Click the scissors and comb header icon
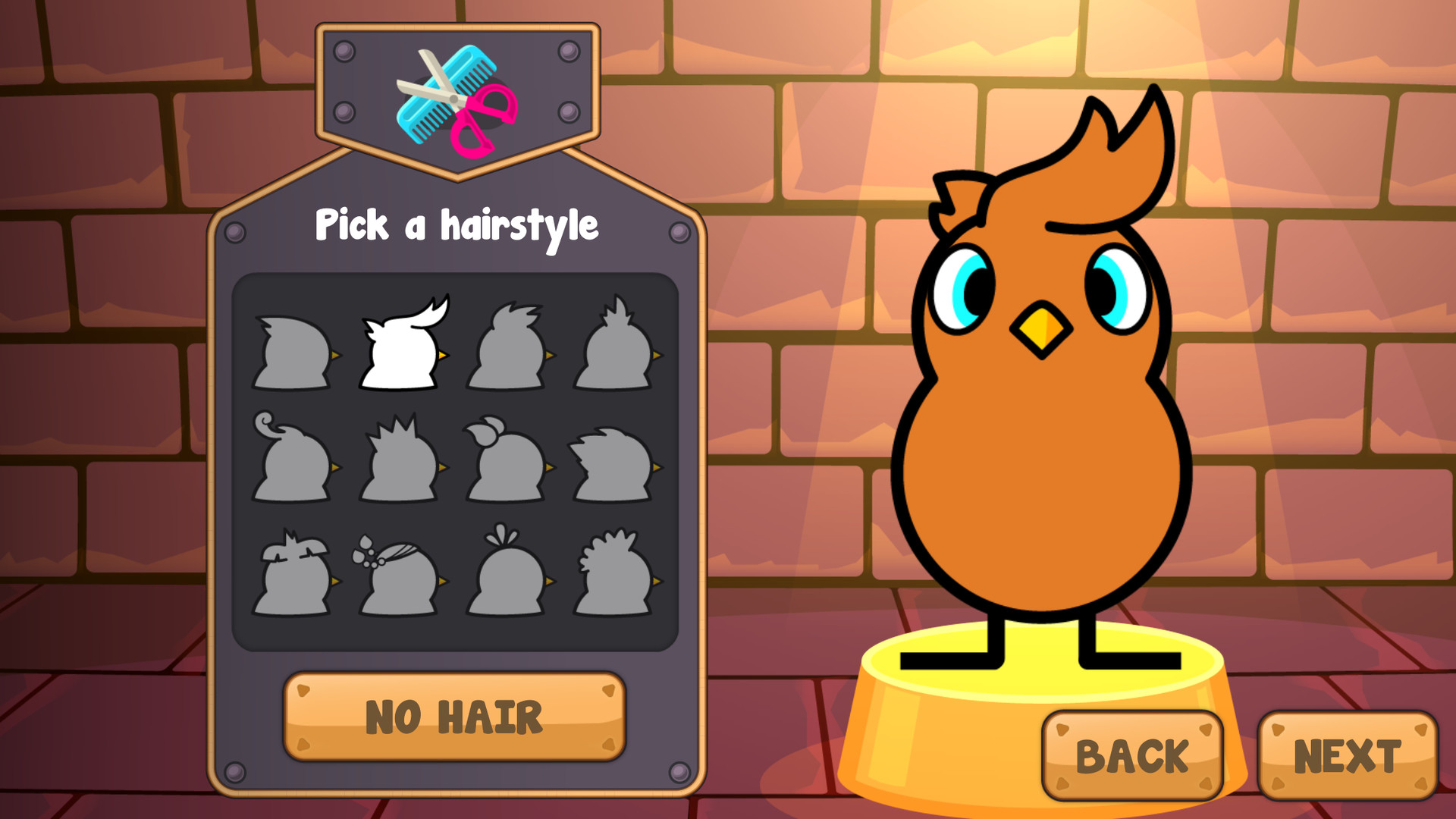The width and height of the screenshot is (1456, 819). click(453, 99)
